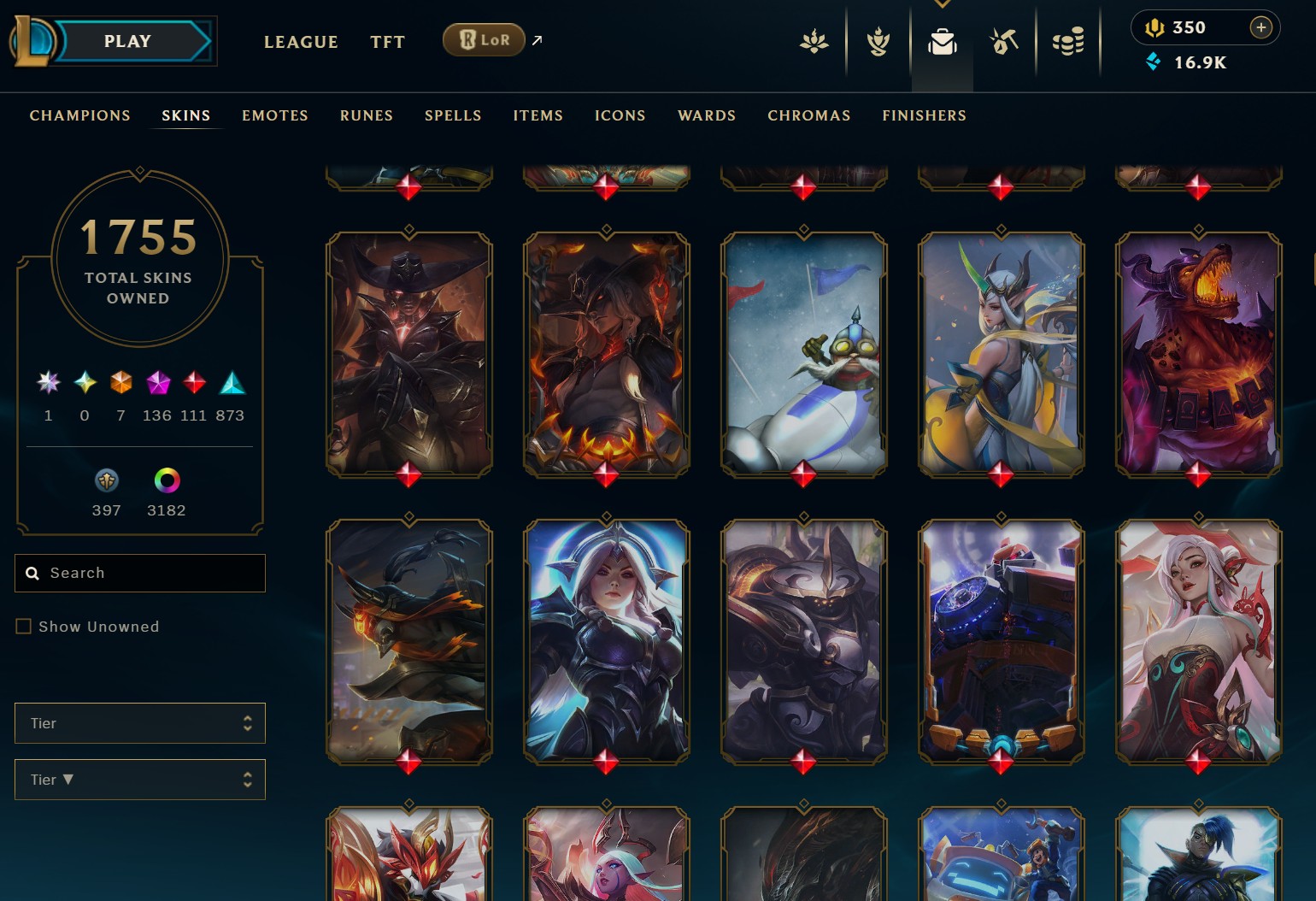Click the PLAY button
The image size is (1316, 901).
(x=128, y=41)
